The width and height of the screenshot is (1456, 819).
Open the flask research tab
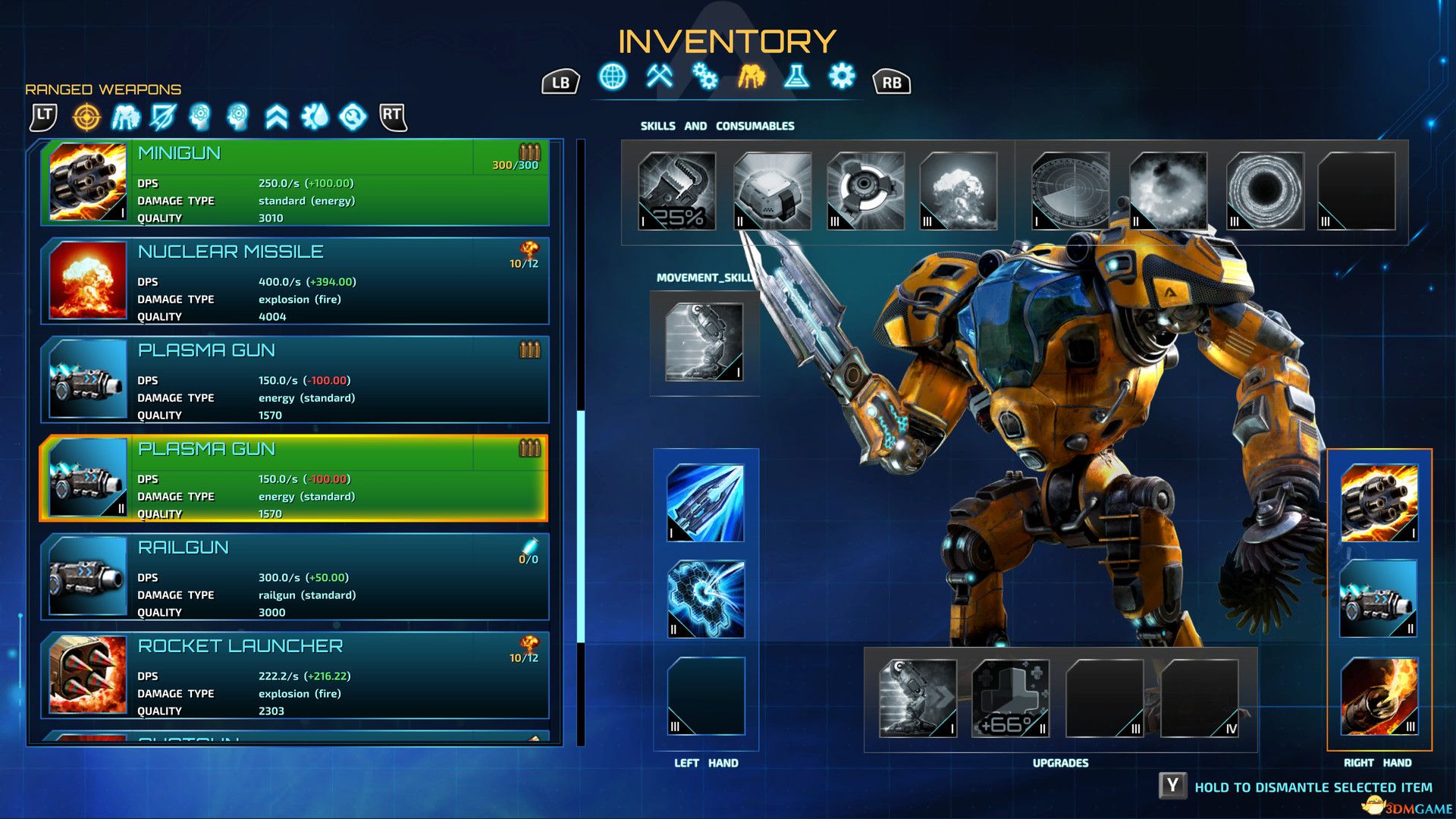(796, 77)
